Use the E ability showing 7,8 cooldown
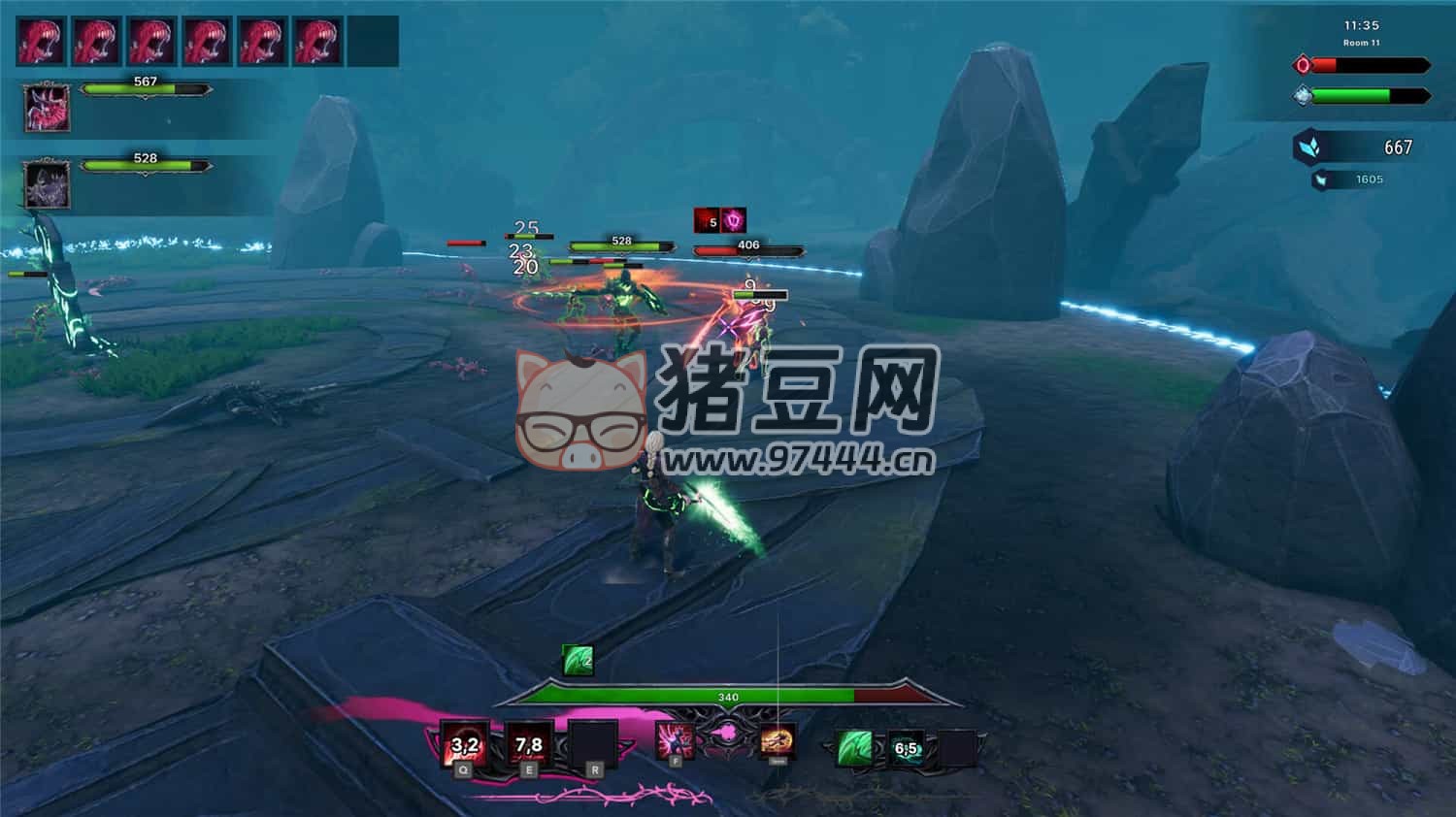 click(529, 744)
